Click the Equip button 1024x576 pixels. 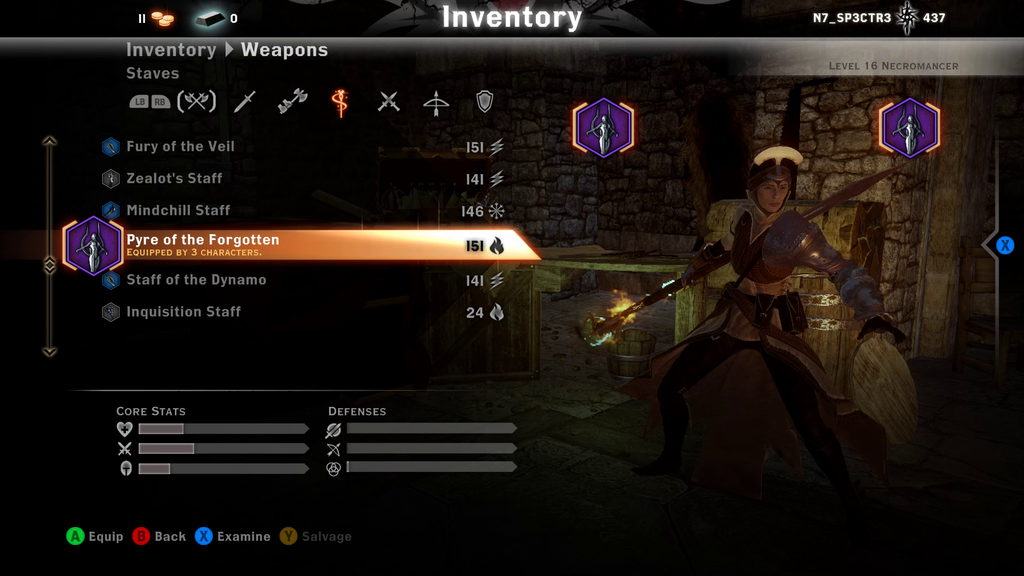click(95, 537)
